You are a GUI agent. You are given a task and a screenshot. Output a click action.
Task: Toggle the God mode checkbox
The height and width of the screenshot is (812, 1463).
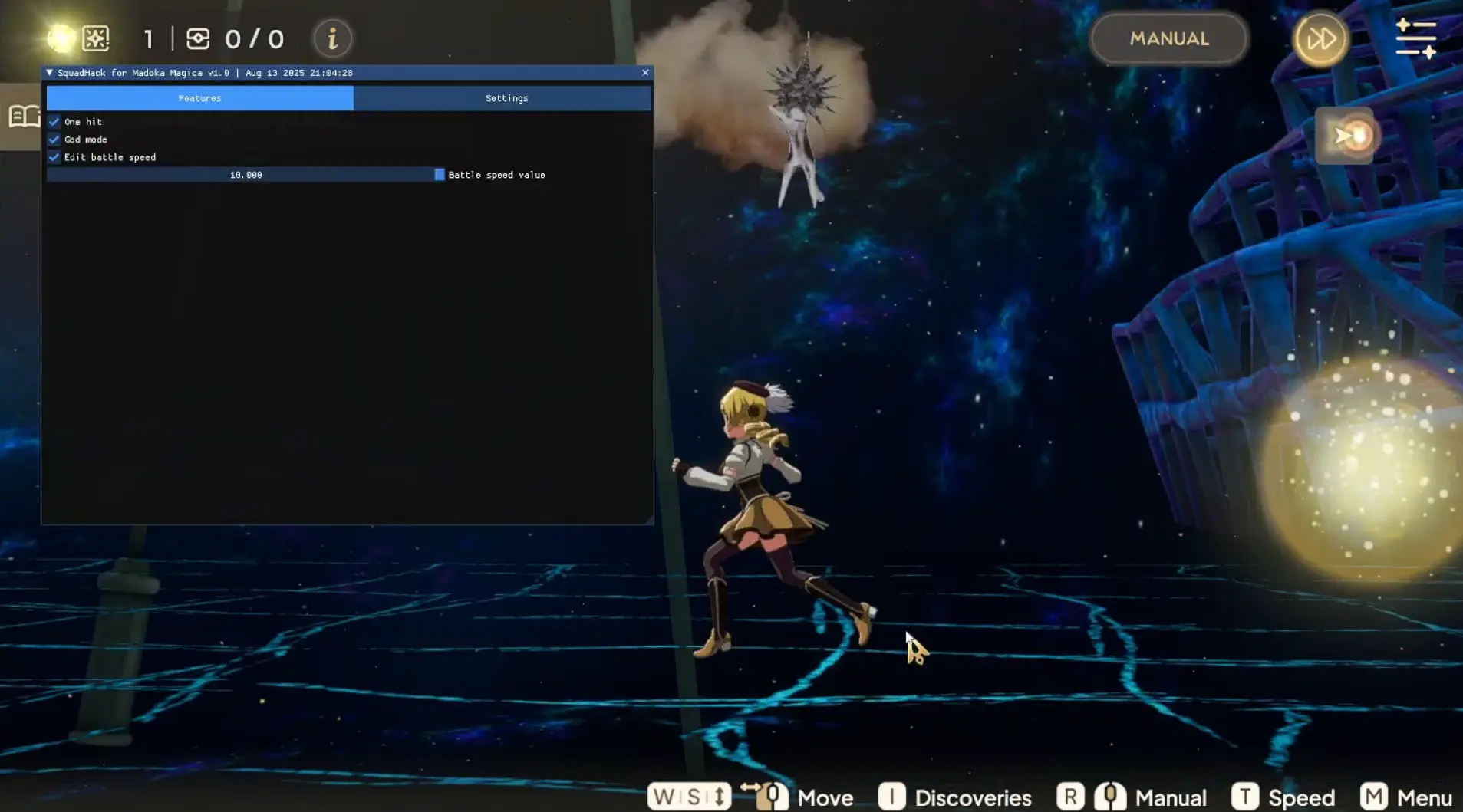click(x=54, y=140)
